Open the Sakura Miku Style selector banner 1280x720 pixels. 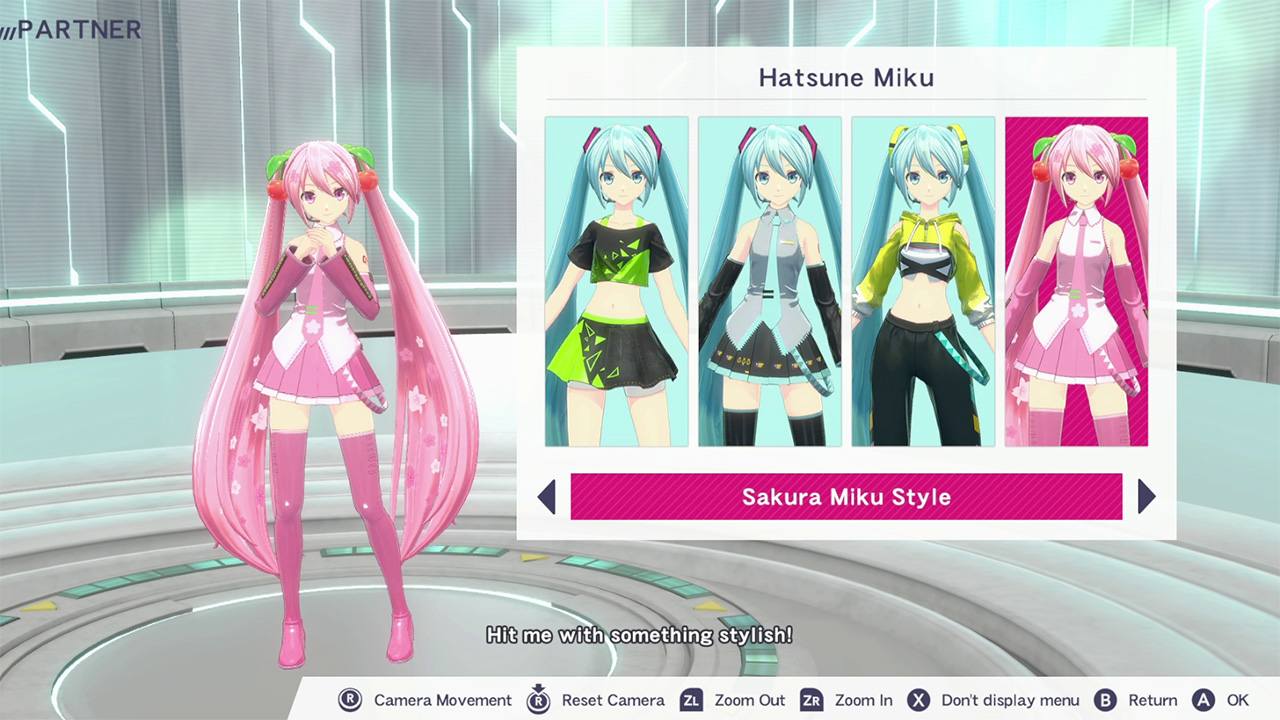(845, 497)
